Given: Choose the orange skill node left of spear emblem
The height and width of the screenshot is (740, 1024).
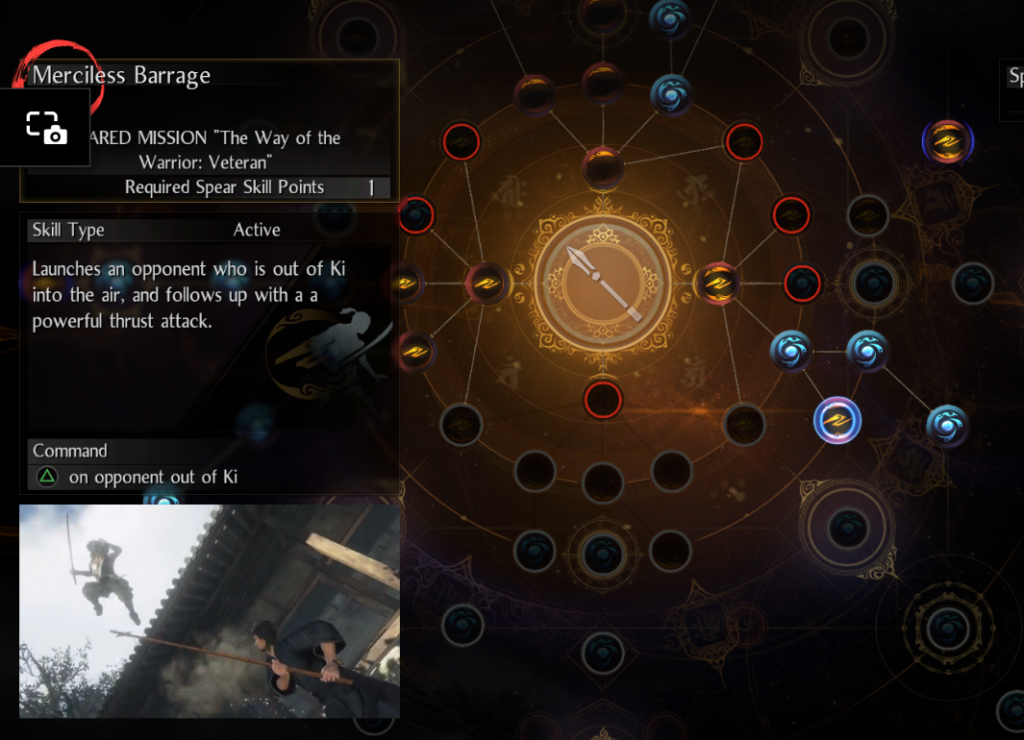Looking at the screenshot, I should 488,283.
